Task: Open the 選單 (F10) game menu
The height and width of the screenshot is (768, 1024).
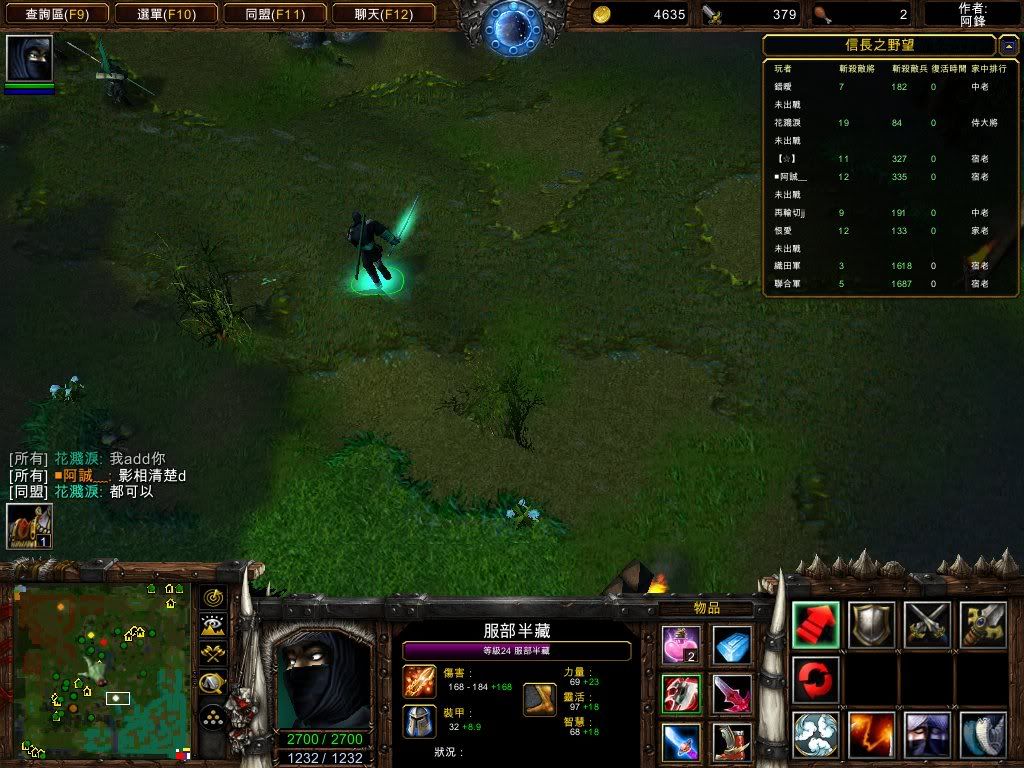Action: tap(164, 14)
